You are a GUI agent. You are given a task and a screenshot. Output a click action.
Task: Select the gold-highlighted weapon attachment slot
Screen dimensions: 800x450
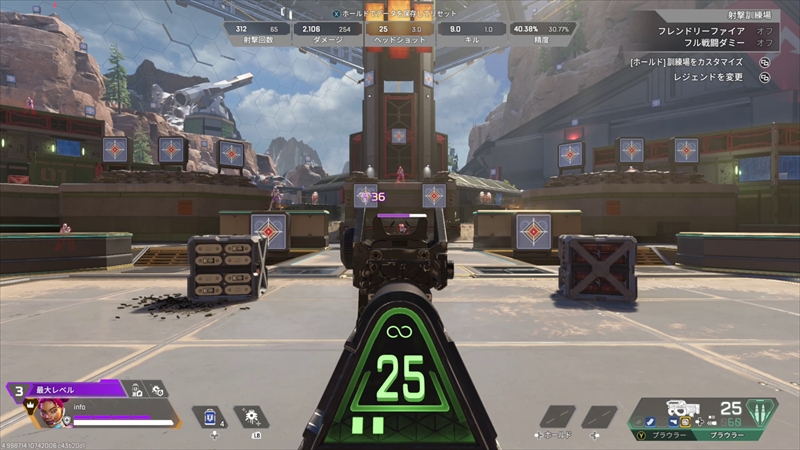685,421
